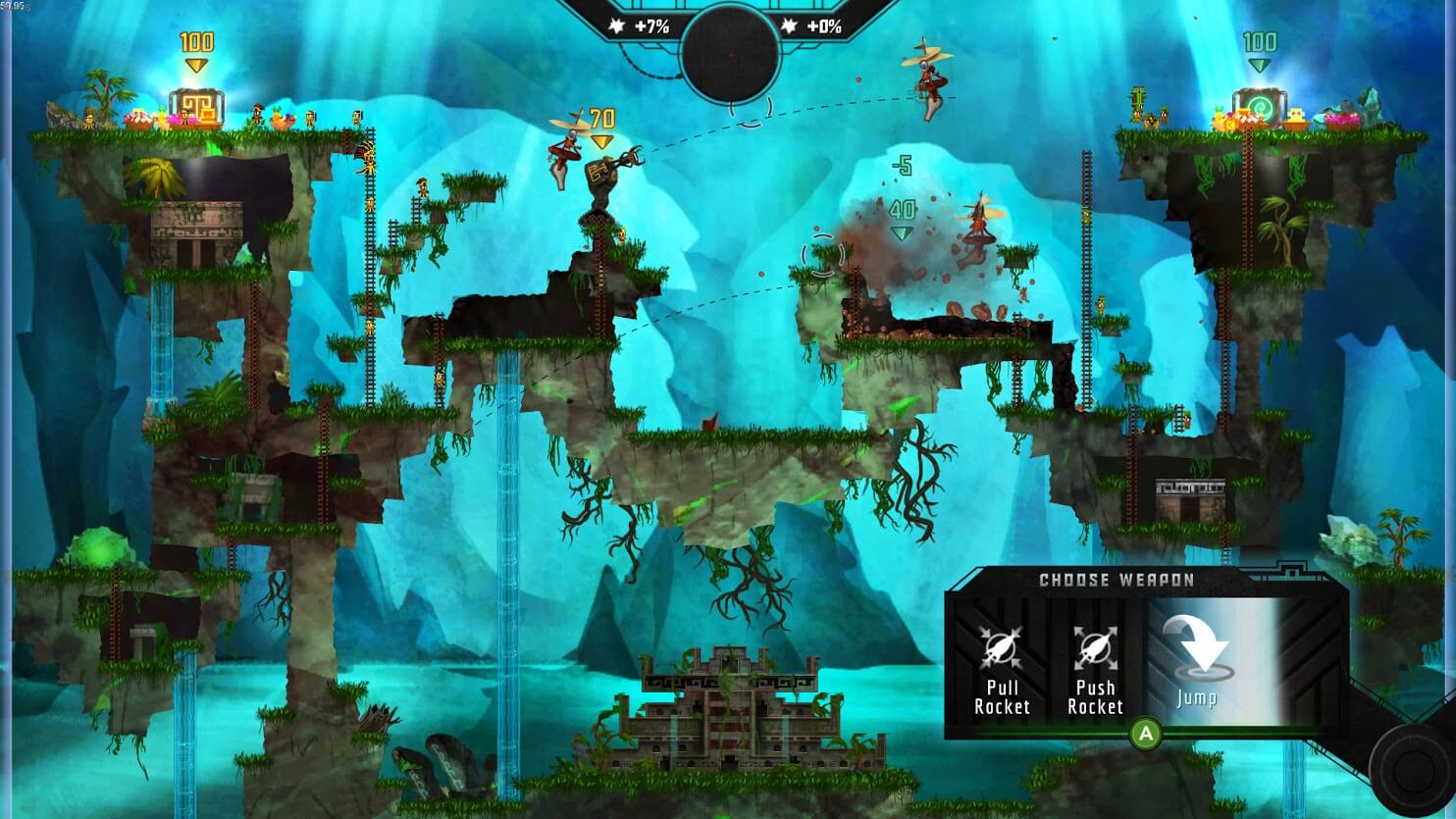Viewport: 1456px width, 819px height.
Task: Choose the Push Rocket weapon
Action: click(1094, 668)
